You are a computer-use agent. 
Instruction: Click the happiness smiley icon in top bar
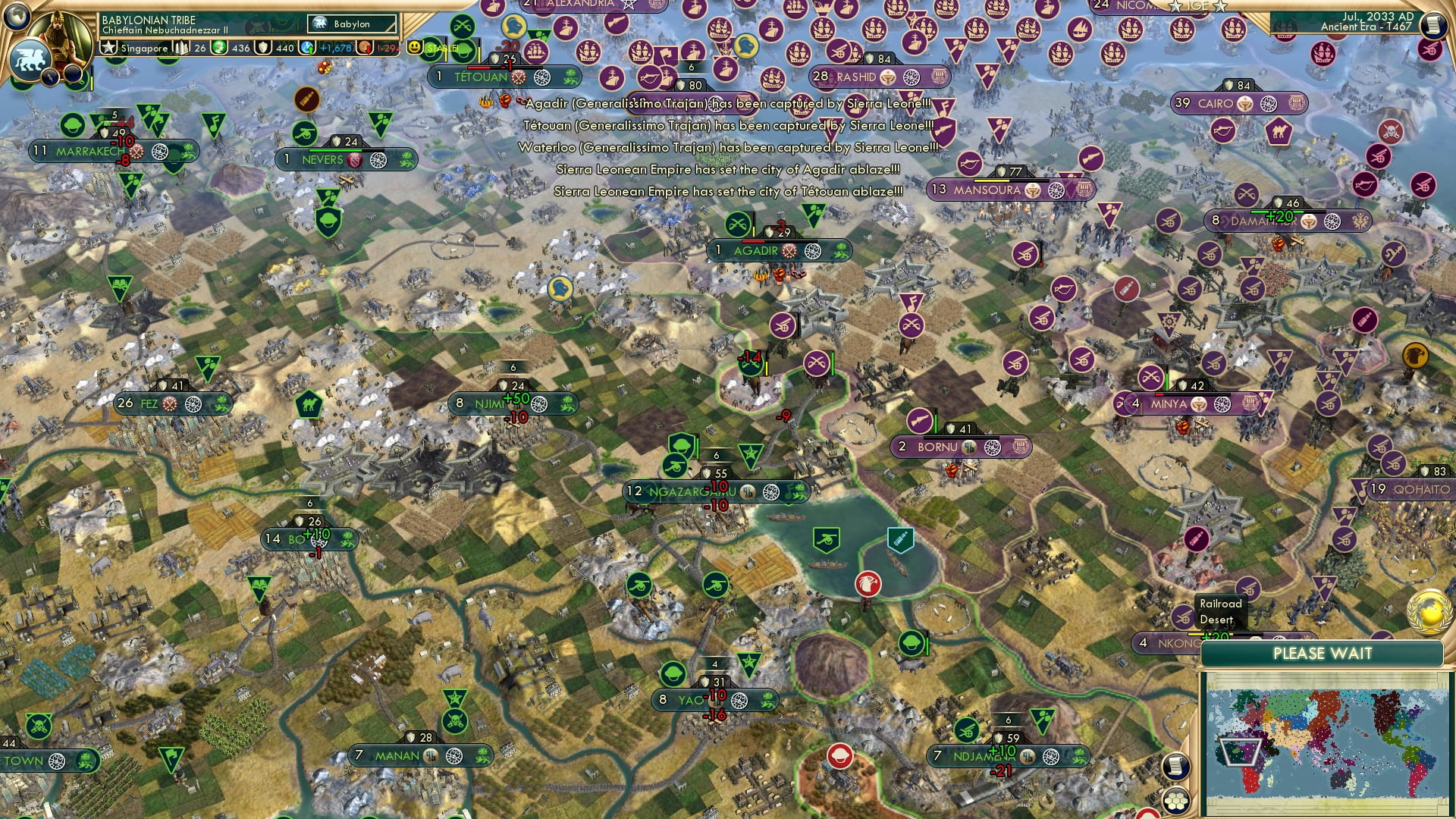coord(415,47)
